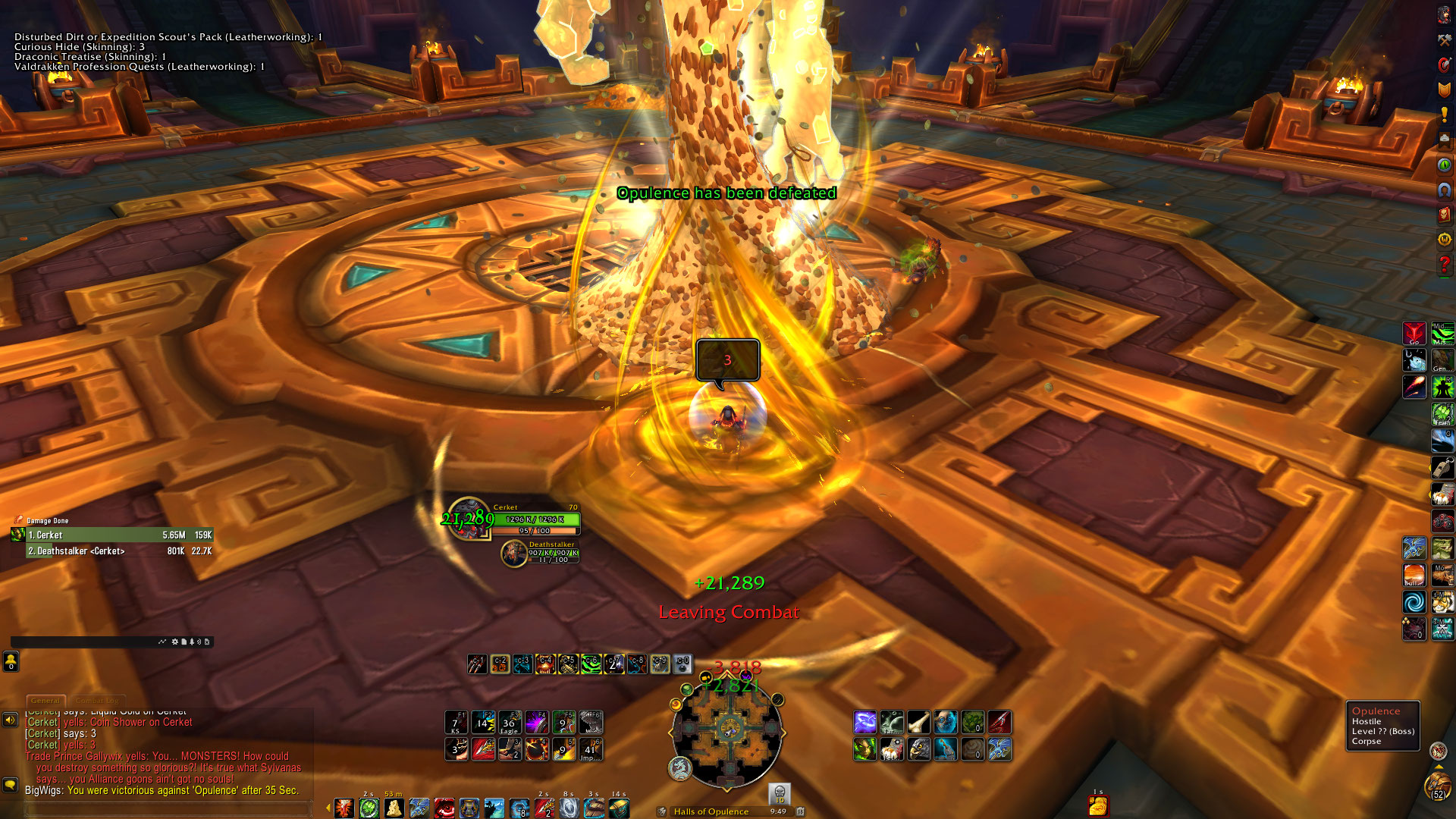Open the Adventure Guide red book button
1456x819 pixels.
tap(1444, 215)
